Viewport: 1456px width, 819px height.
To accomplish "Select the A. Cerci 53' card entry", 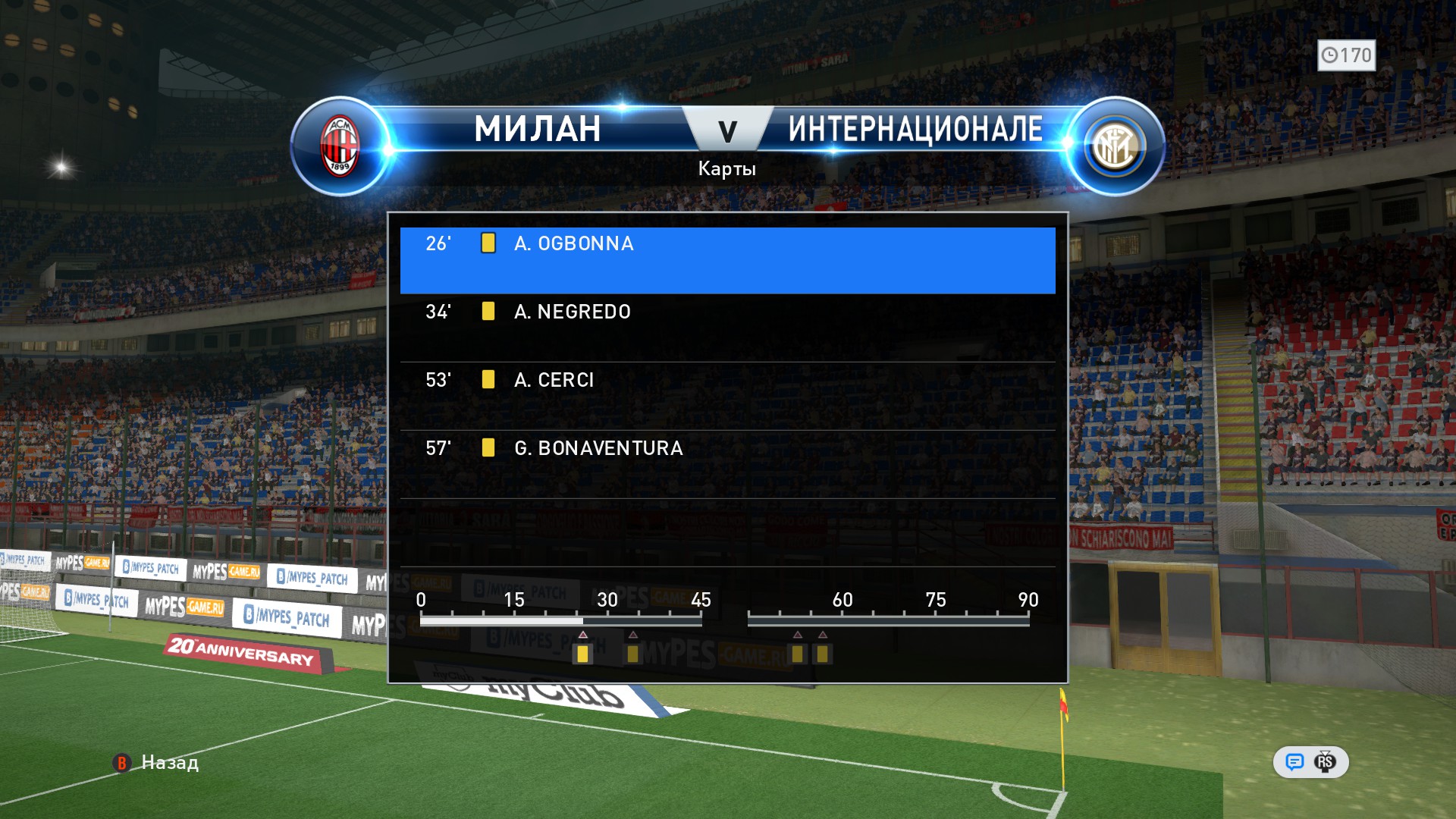I will [726, 396].
